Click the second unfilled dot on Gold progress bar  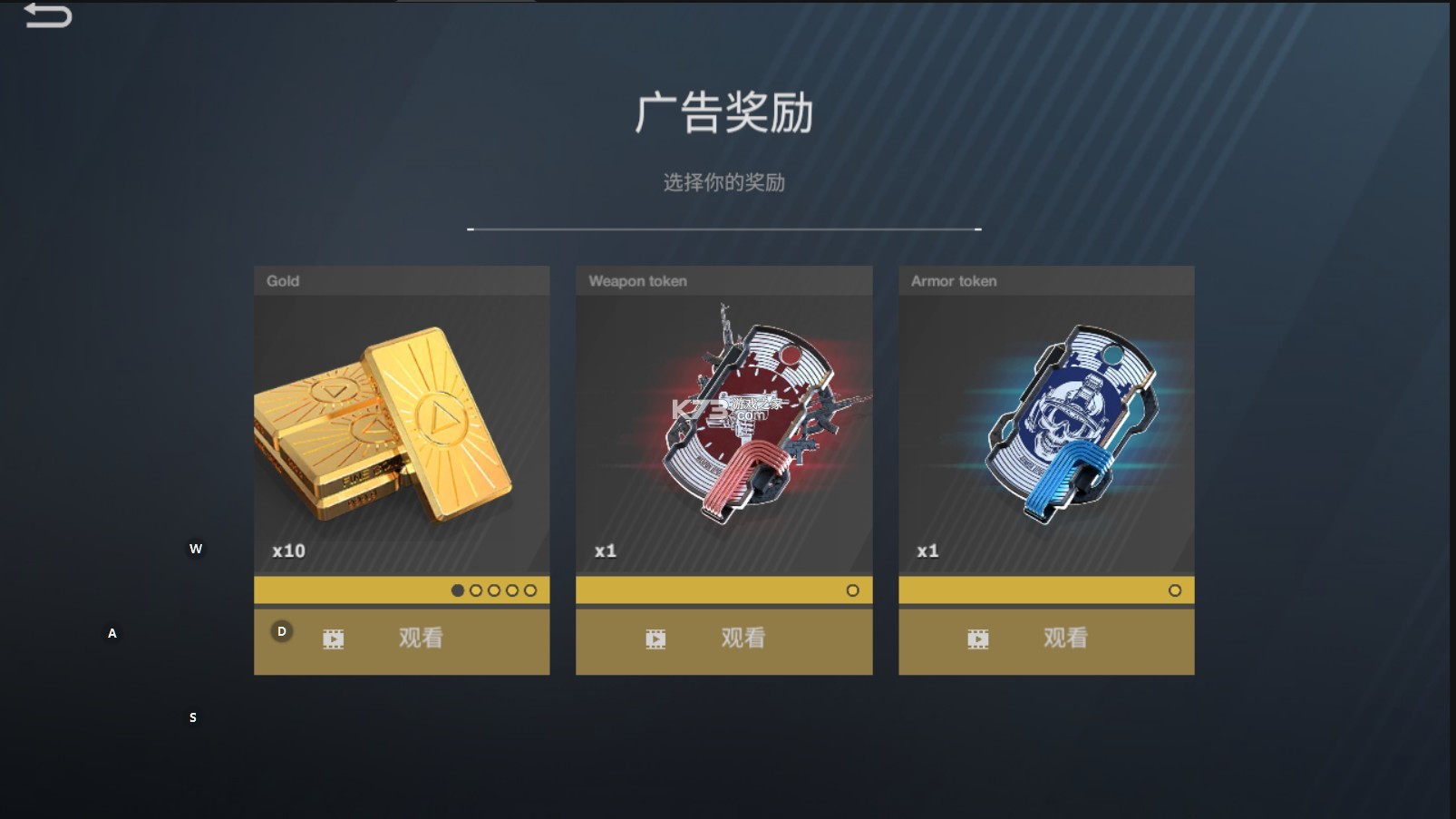475,590
